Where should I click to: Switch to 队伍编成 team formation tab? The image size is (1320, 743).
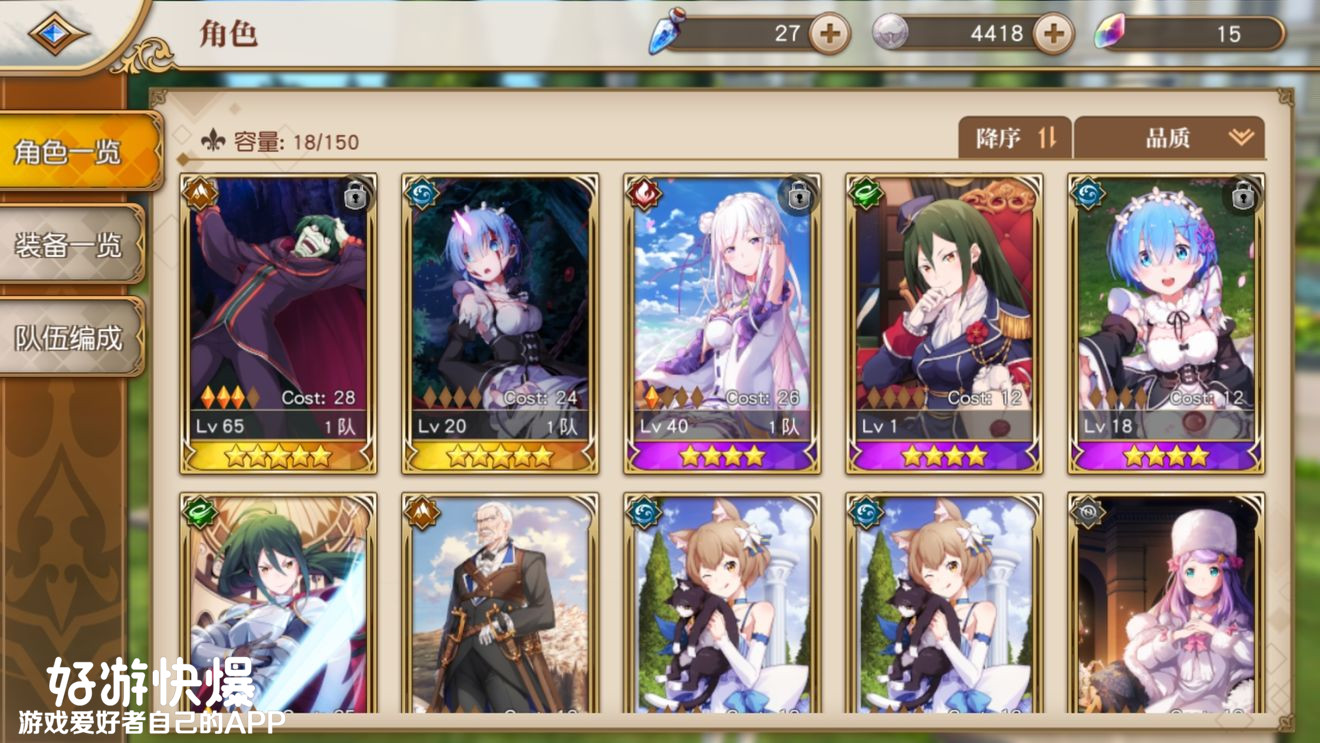point(70,337)
